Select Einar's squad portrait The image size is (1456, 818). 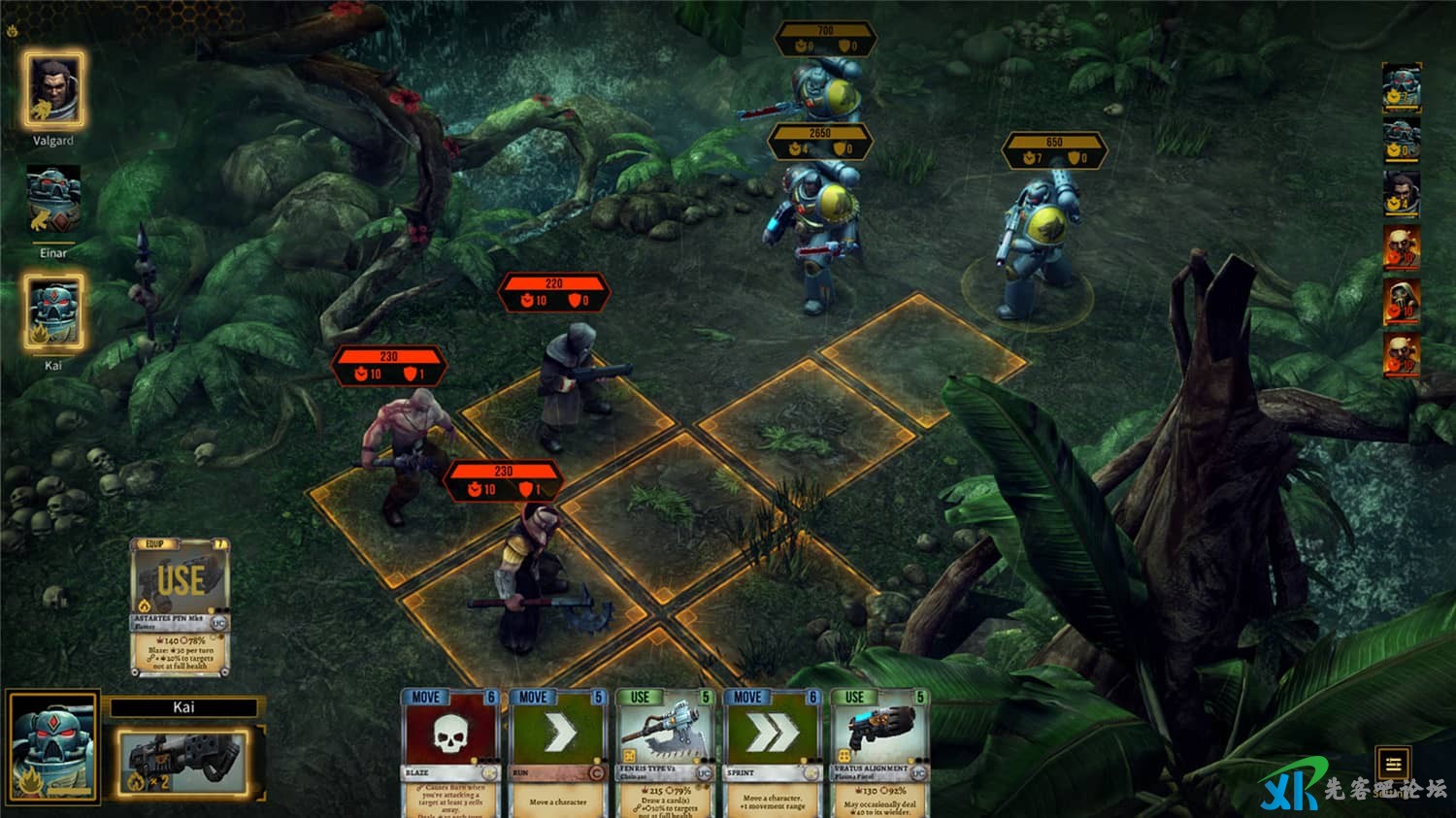pyautogui.click(x=53, y=202)
